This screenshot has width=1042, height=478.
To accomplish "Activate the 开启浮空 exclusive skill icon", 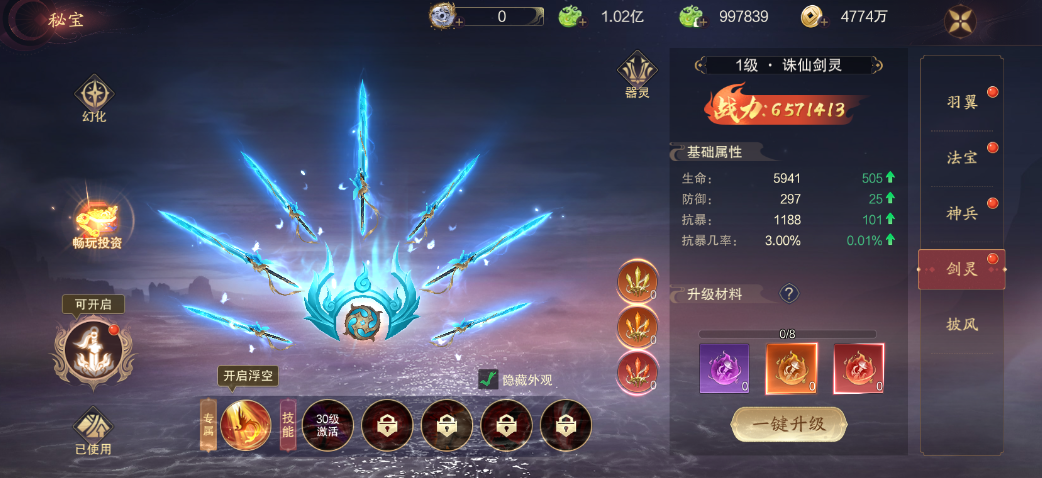I will (x=245, y=425).
